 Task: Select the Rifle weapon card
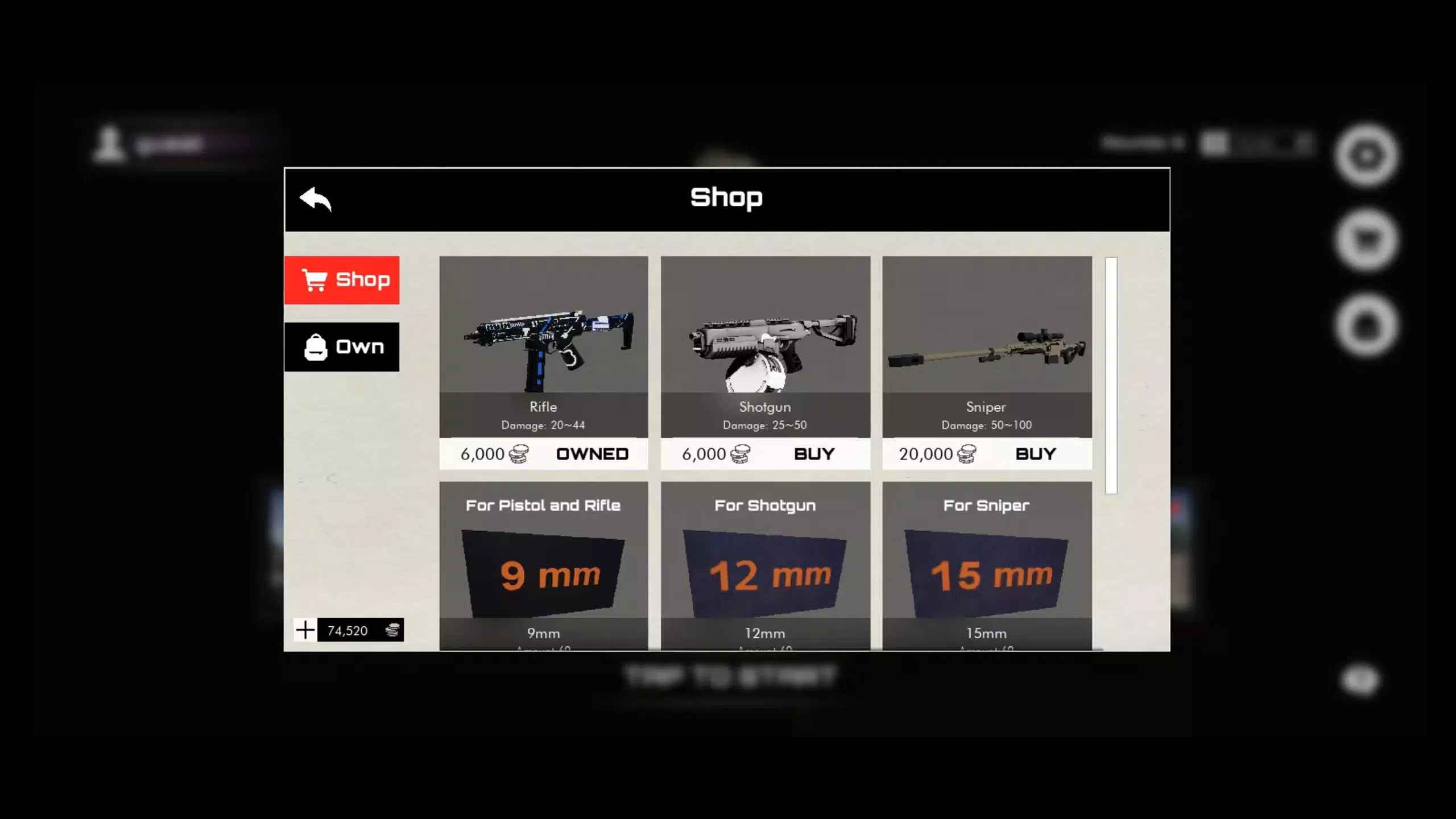(x=543, y=347)
